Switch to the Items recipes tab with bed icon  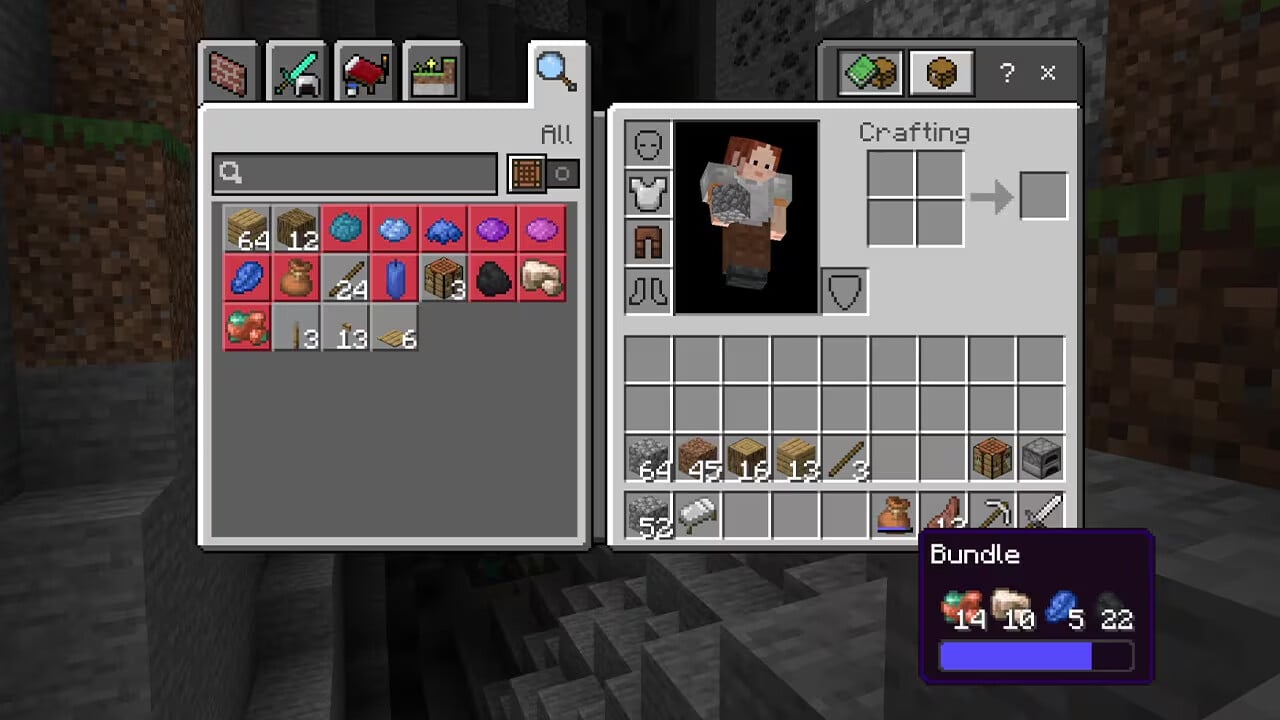coord(364,70)
